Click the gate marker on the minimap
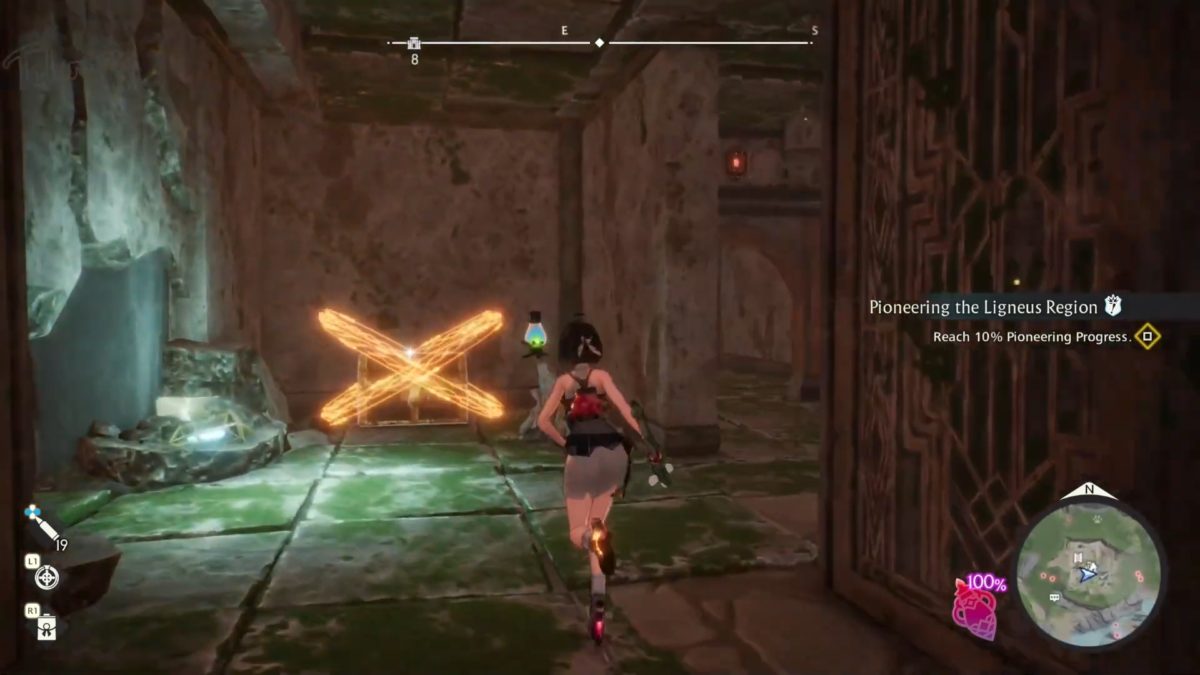This screenshot has height=675, width=1200. click(1076, 558)
